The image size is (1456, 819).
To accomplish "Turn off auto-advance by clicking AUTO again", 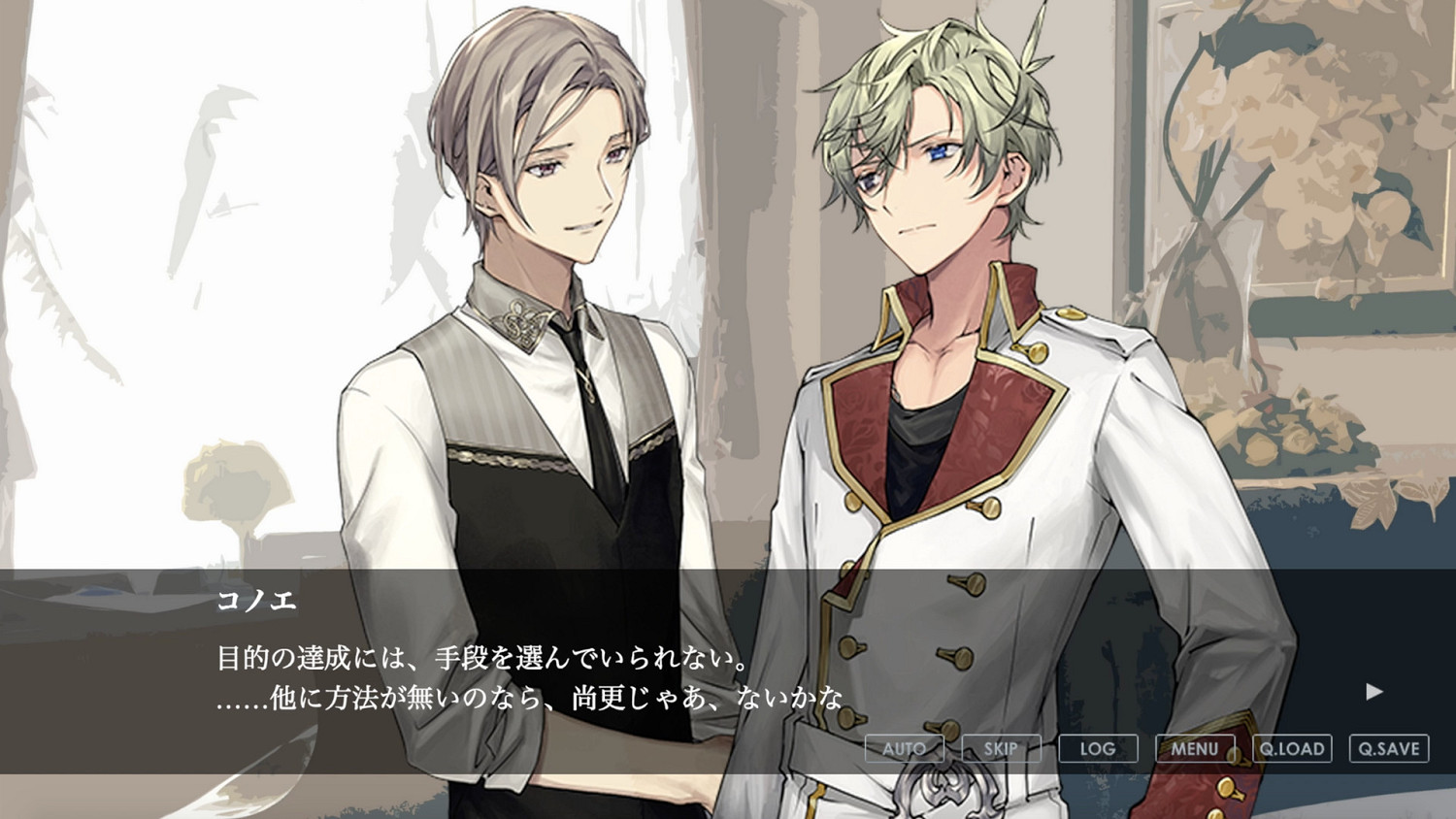I will (906, 748).
